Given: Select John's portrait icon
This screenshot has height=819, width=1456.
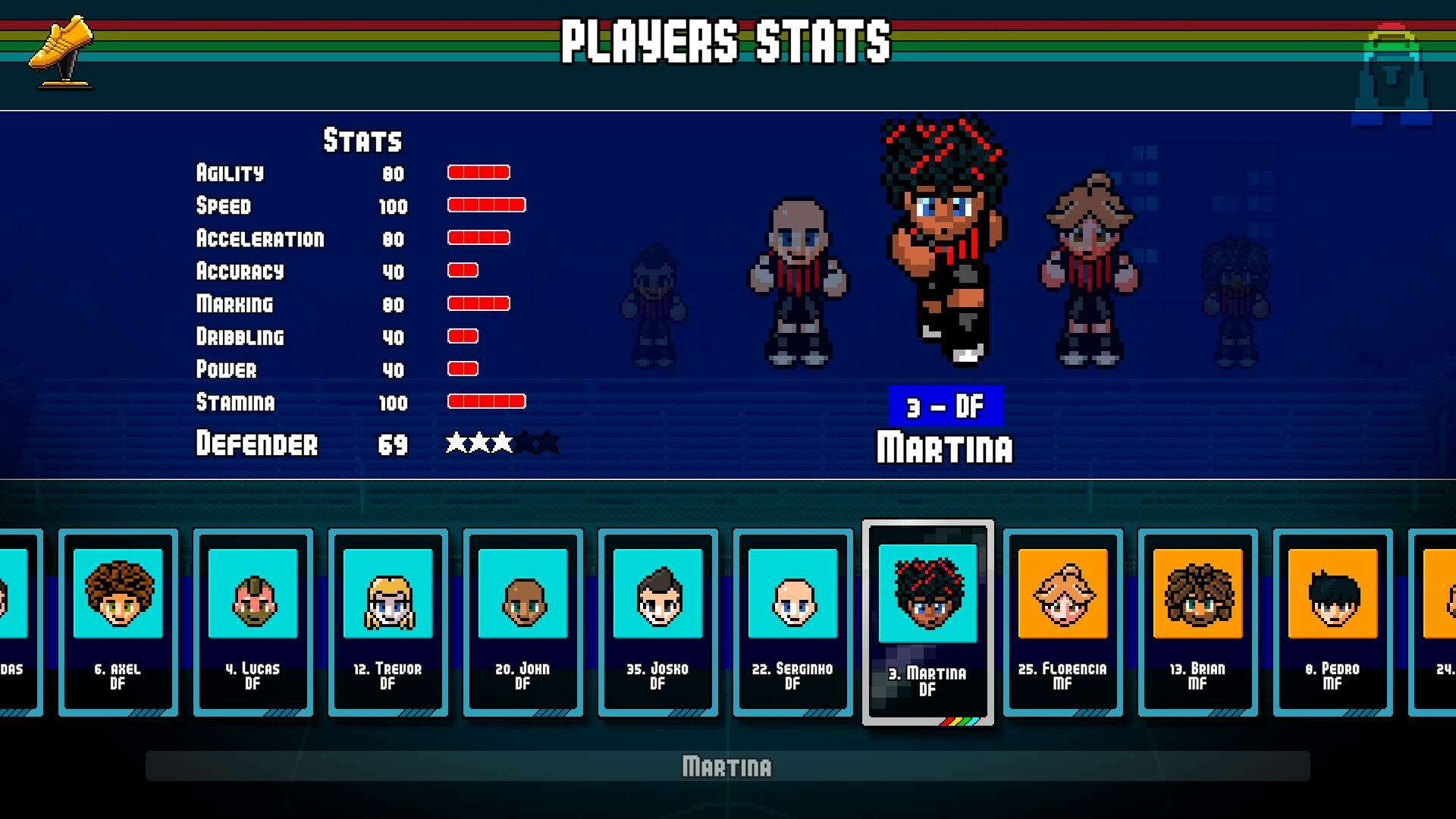Looking at the screenshot, I should (x=522, y=595).
